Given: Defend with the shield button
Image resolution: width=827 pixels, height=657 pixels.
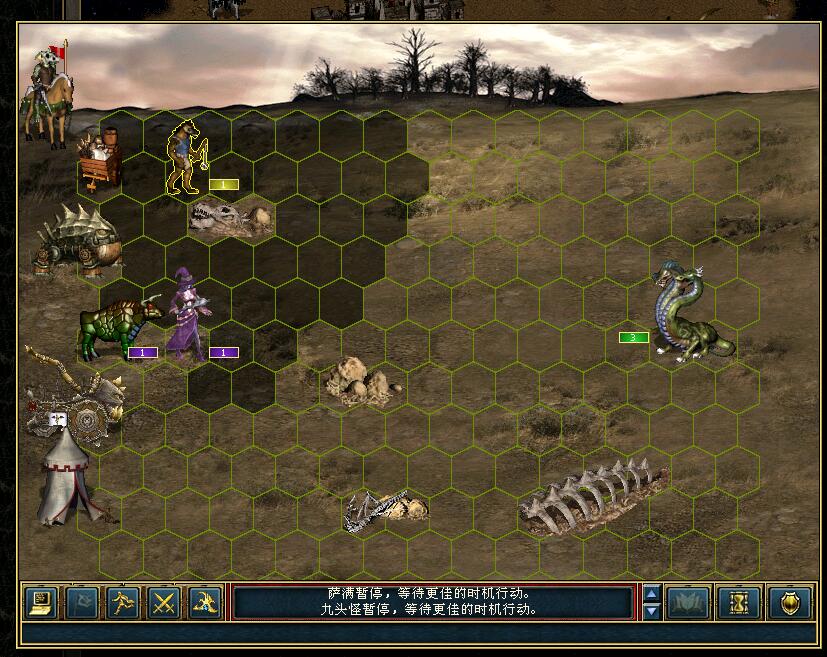Looking at the screenshot, I should (x=789, y=603).
